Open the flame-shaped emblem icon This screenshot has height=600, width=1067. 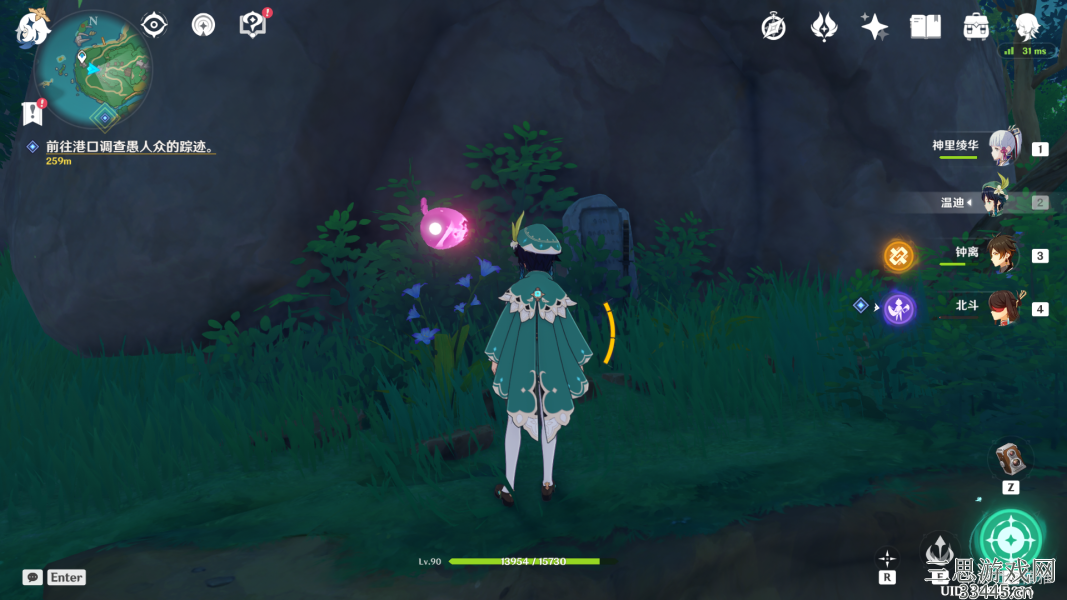tap(824, 27)
